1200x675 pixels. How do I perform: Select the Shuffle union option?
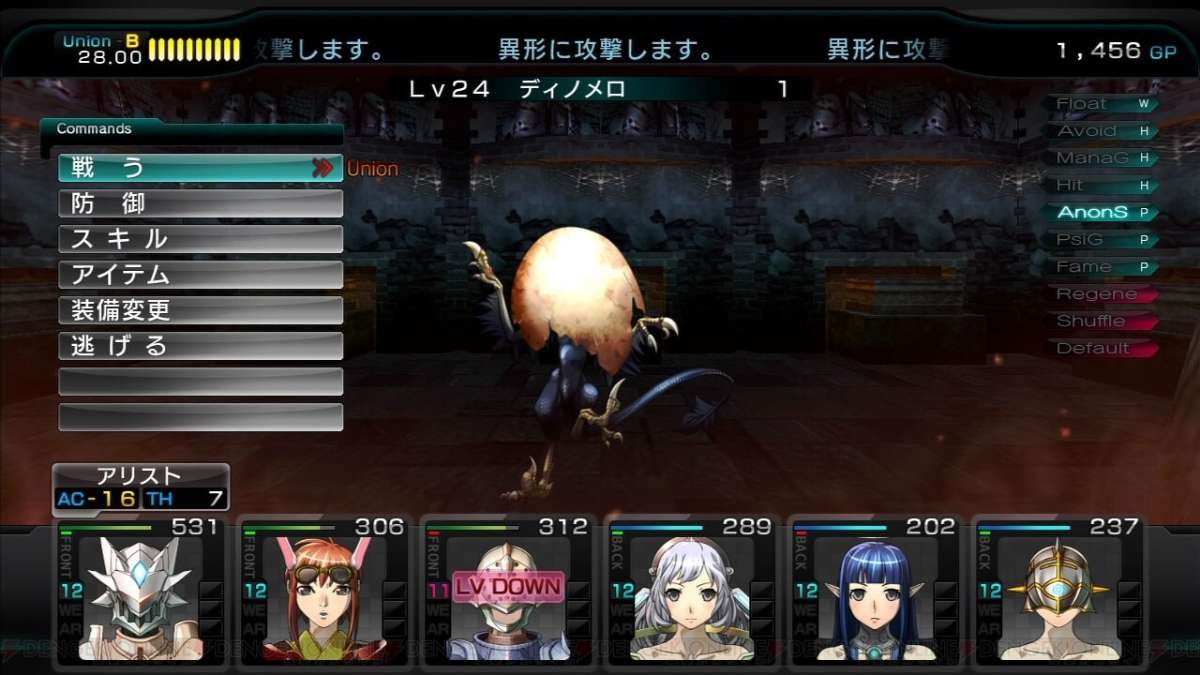pyautogui.click(x=1100, y=321)
